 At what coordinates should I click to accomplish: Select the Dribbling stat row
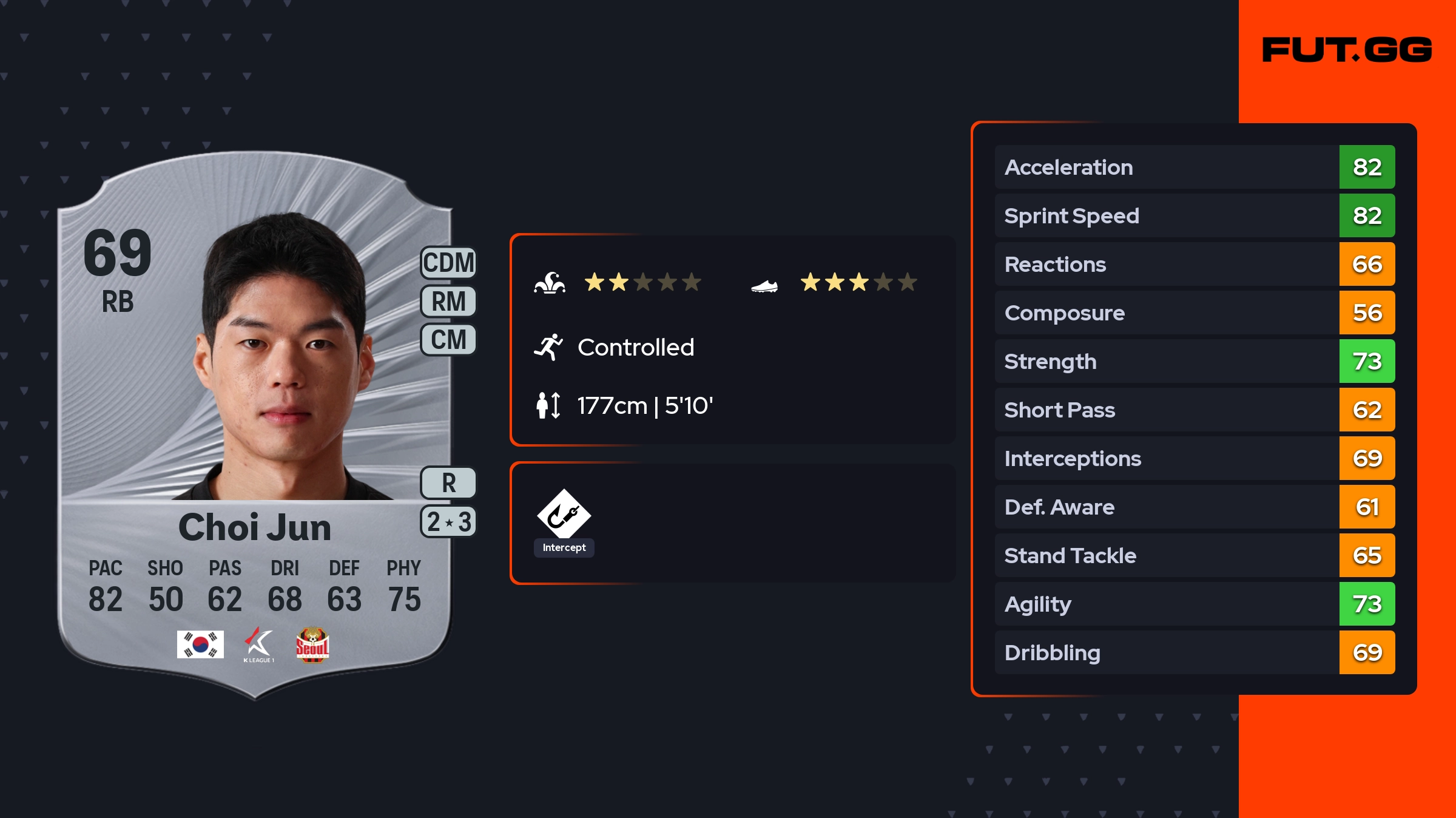pos(1194,652)
